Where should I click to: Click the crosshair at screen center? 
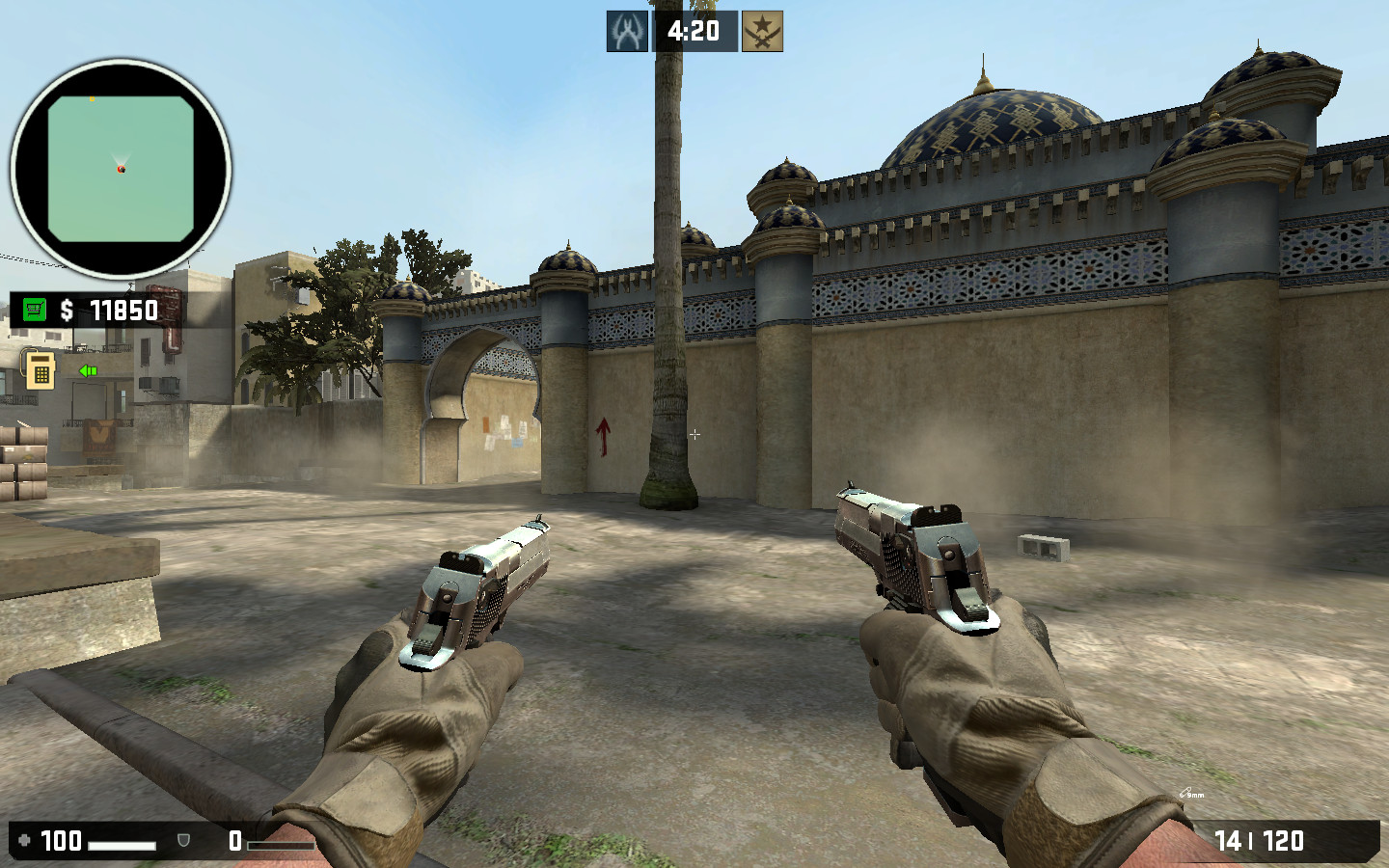[x=694, y=434]
